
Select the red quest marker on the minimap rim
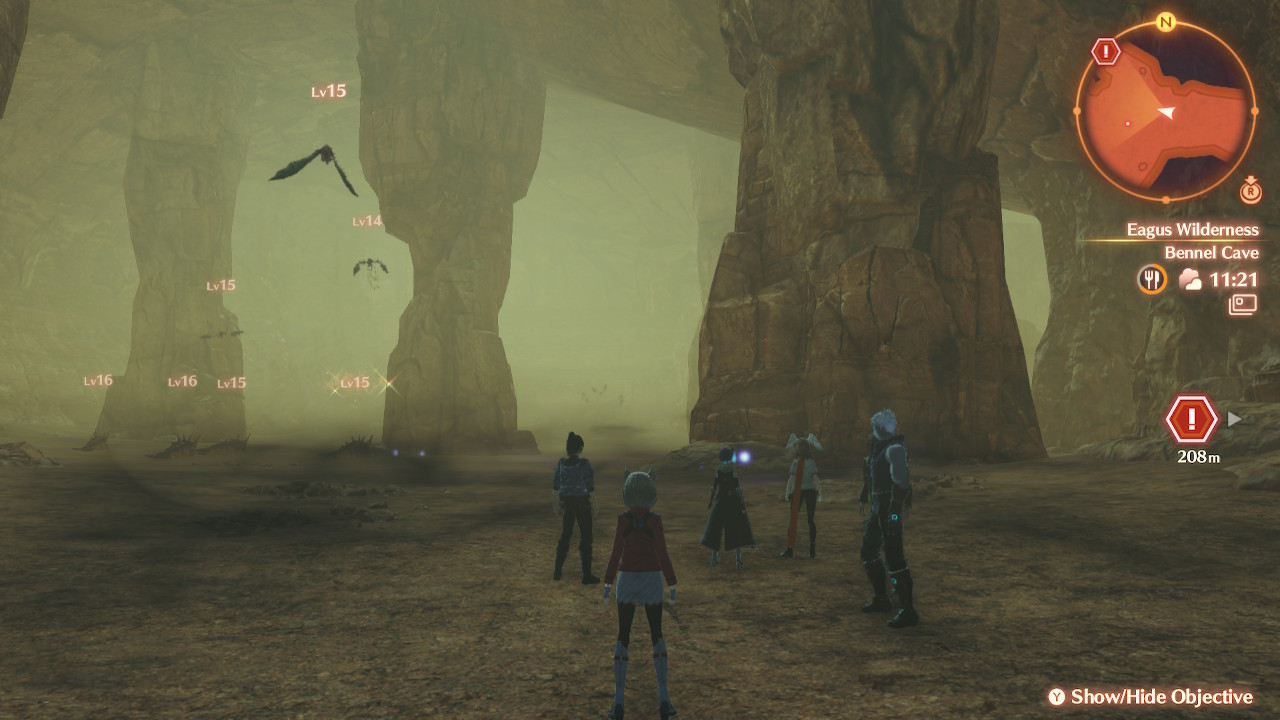click(1105, 51)
